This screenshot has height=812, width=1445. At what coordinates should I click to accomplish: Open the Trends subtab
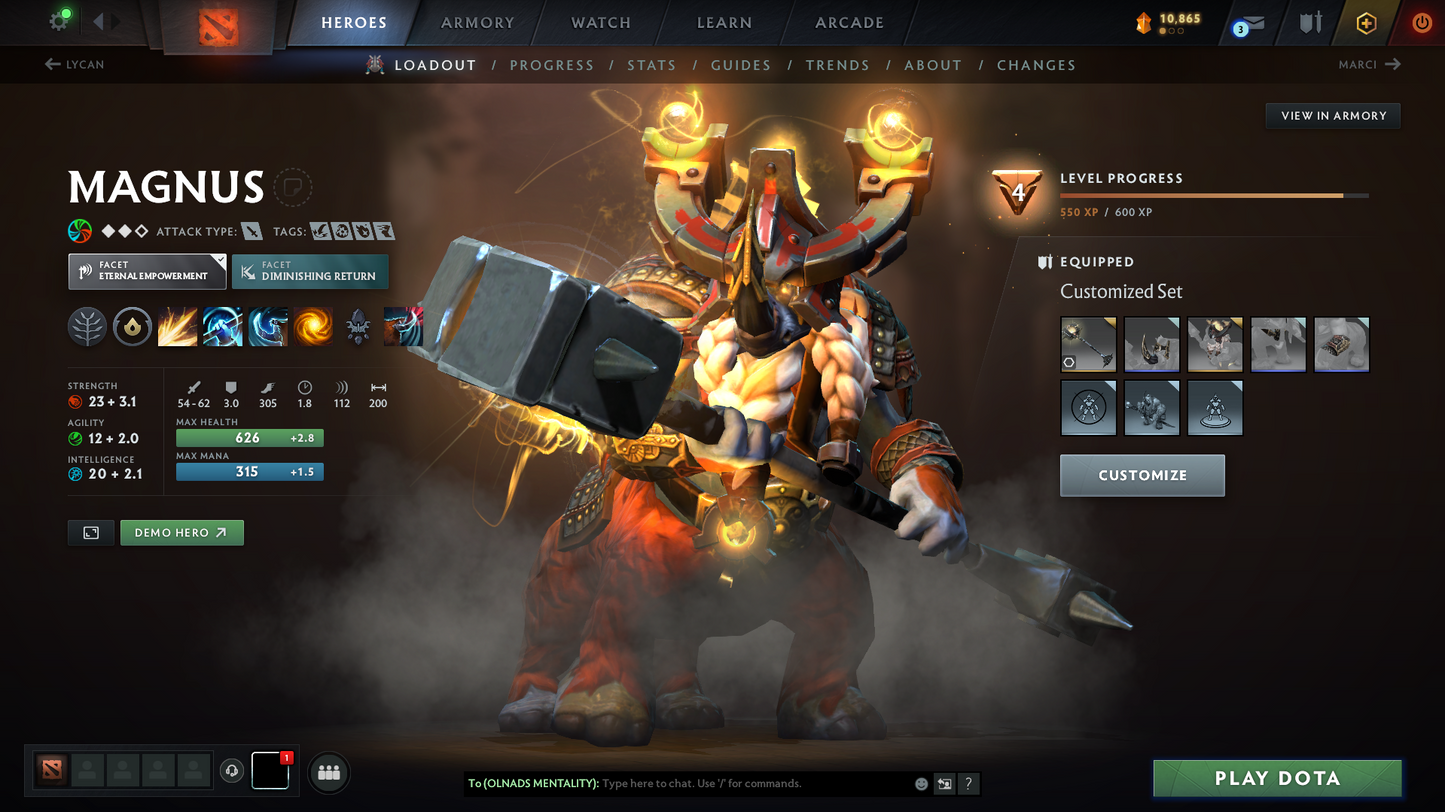tap(837, 65)
